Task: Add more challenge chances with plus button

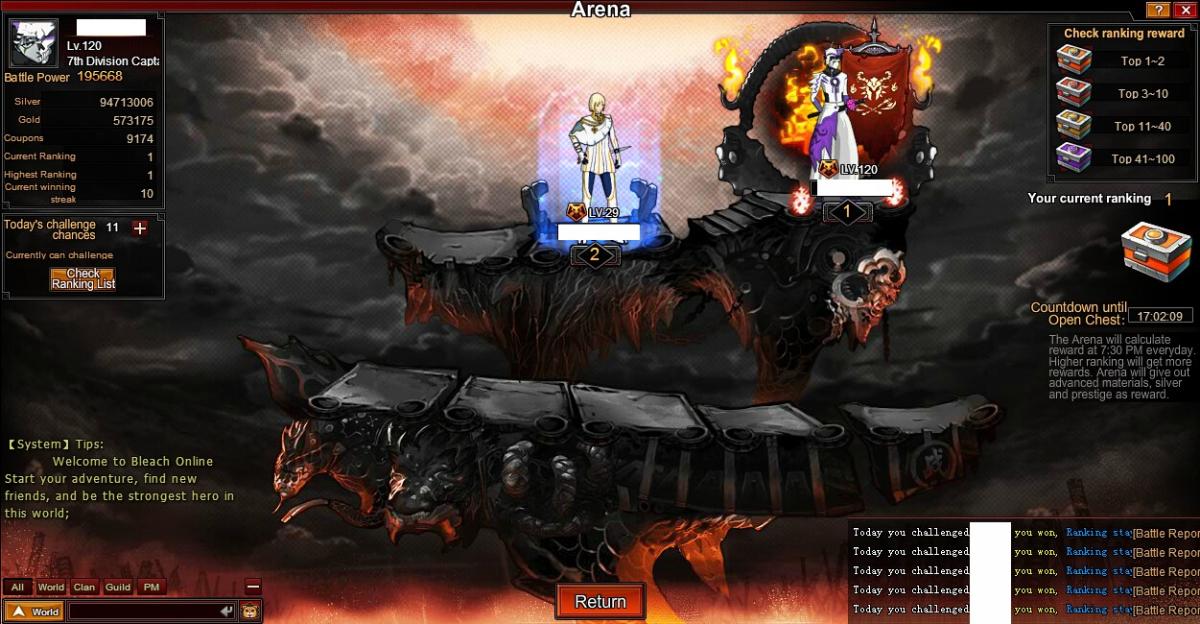Action: [140, 228]
